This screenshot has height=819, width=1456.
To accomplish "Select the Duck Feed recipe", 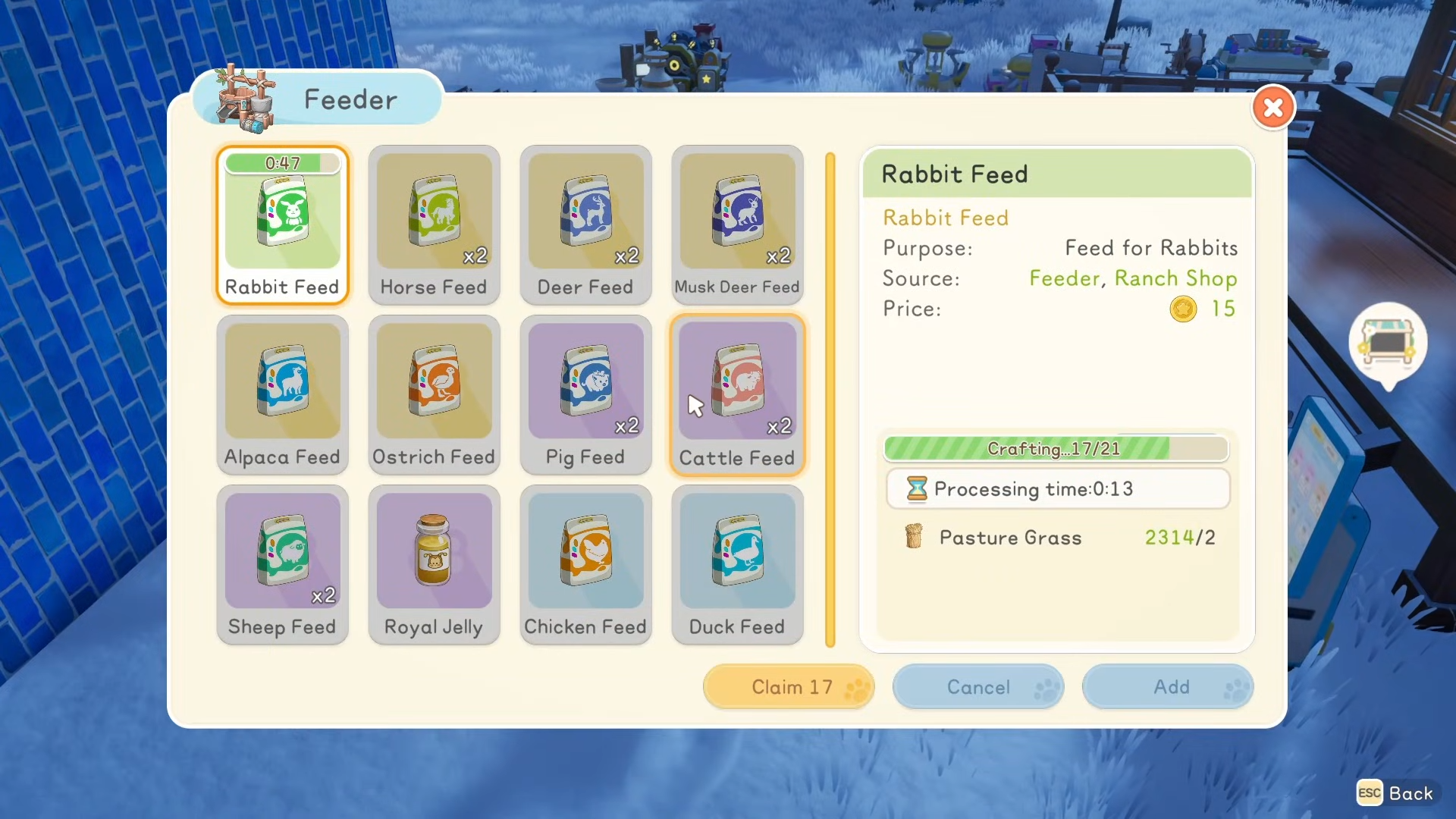I will click(737, 564).
